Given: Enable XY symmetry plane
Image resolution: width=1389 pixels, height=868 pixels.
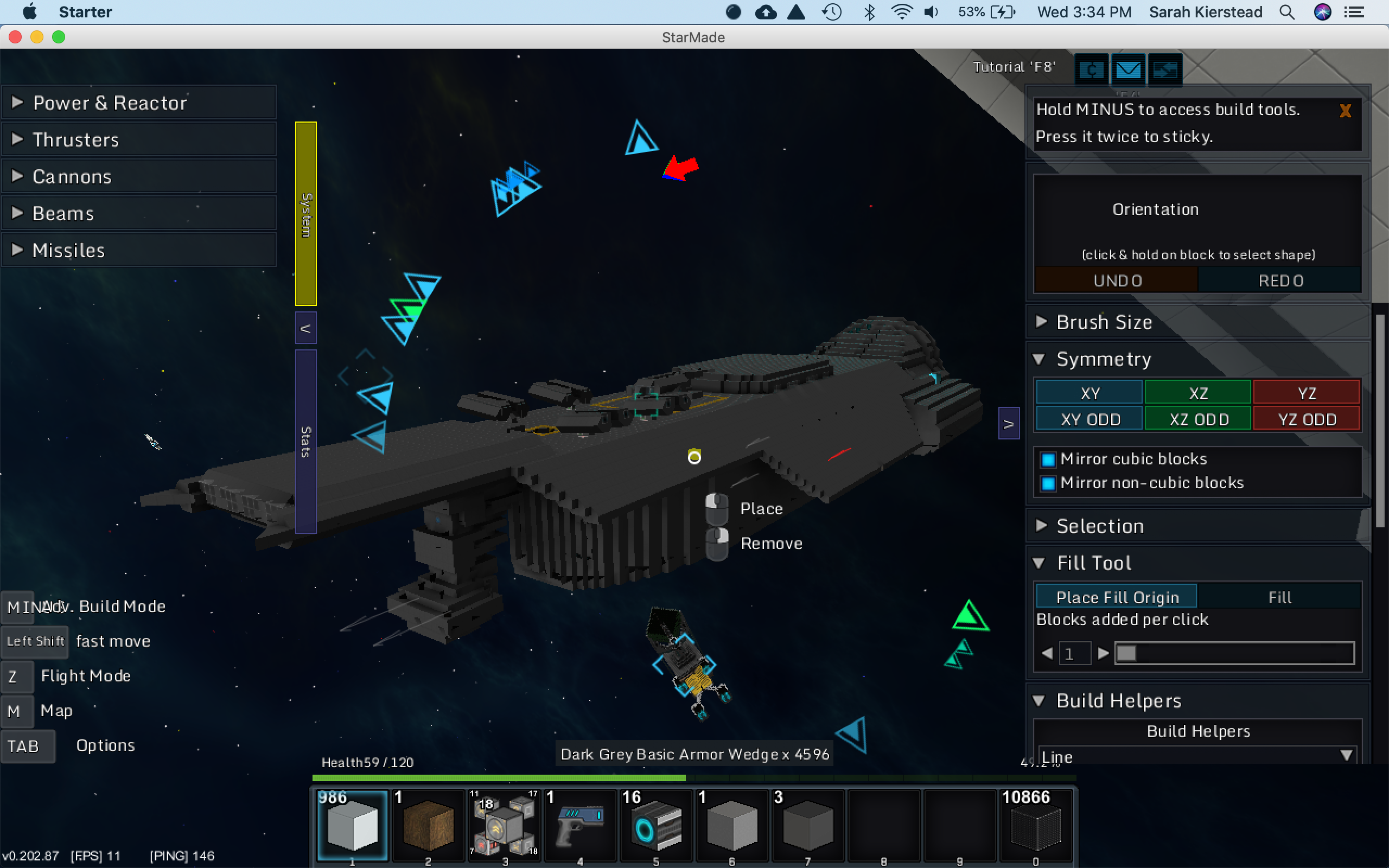Looking at the screenshot, I should (x=1089, y=393).
